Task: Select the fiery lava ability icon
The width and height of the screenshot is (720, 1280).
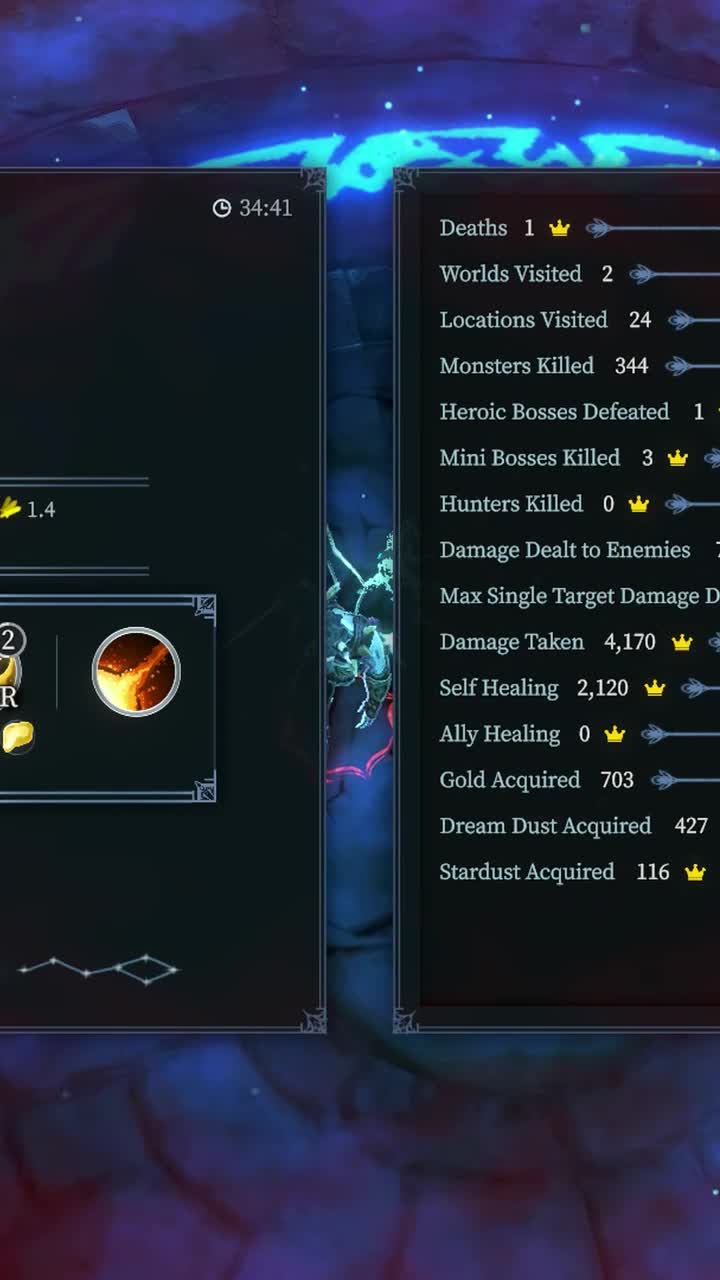Action: 136,671
